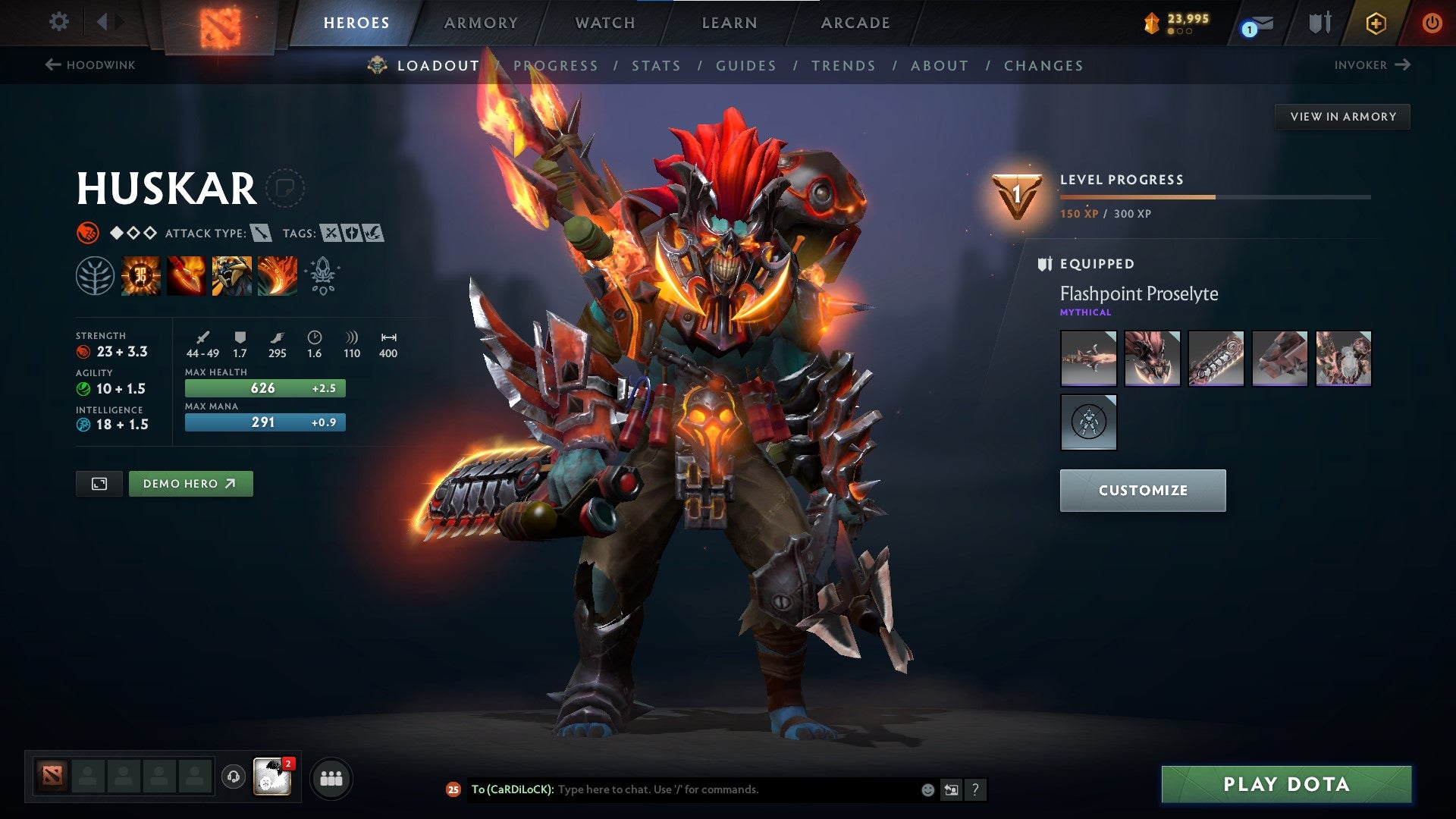This screenshot has height=819, width=1456.
Task: Switch to the STATS tab
Action: click(657, 65)
